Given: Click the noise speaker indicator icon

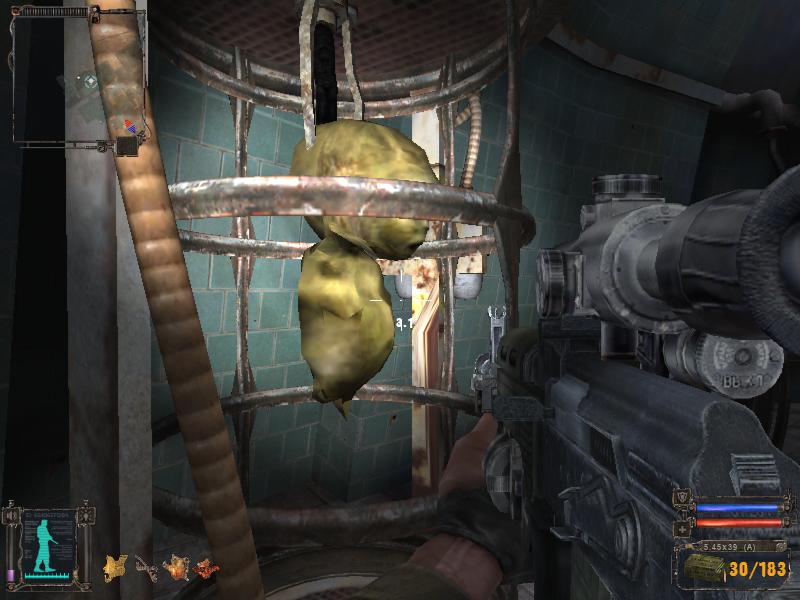Looking at the screenshot, I should tap(11, 516).
